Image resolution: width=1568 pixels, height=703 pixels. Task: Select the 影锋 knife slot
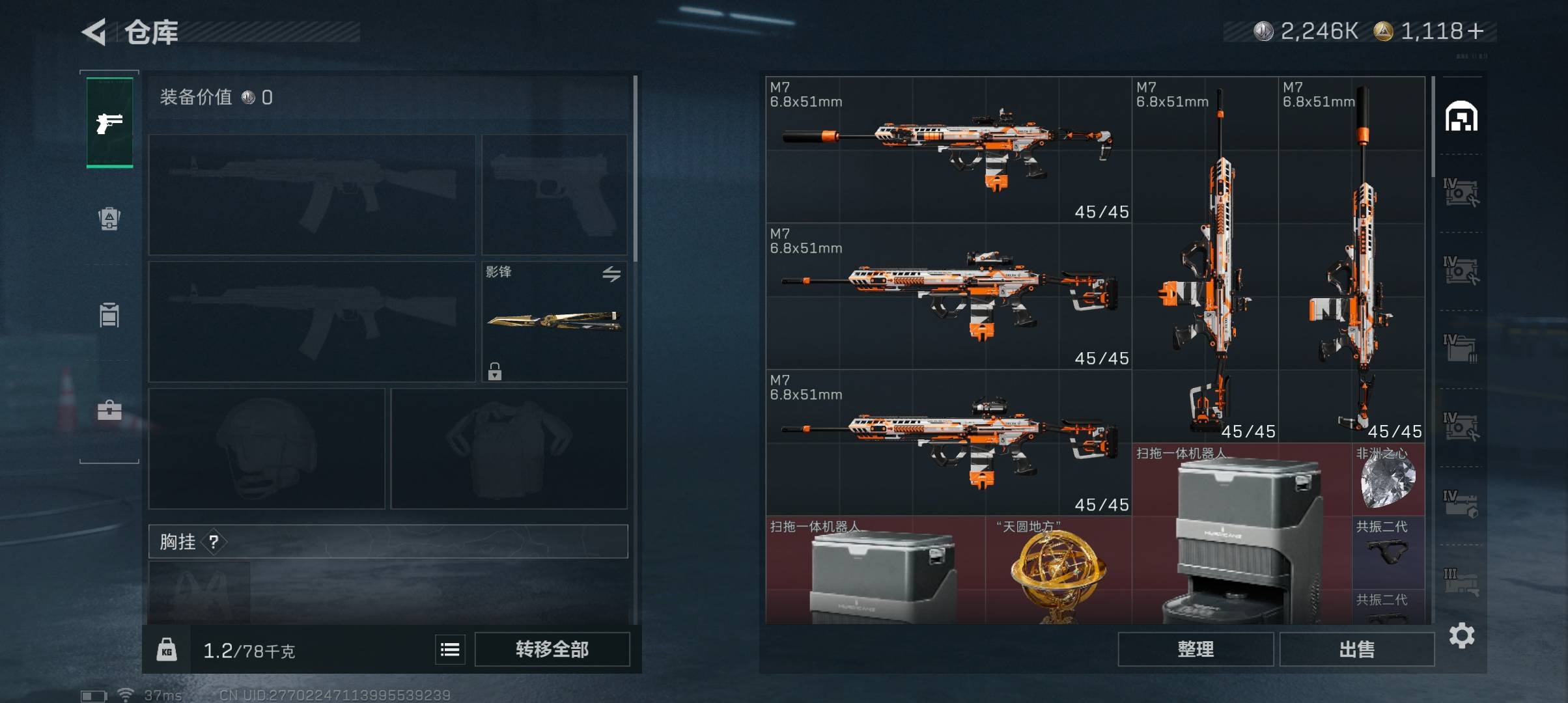(x=553, y=321)
